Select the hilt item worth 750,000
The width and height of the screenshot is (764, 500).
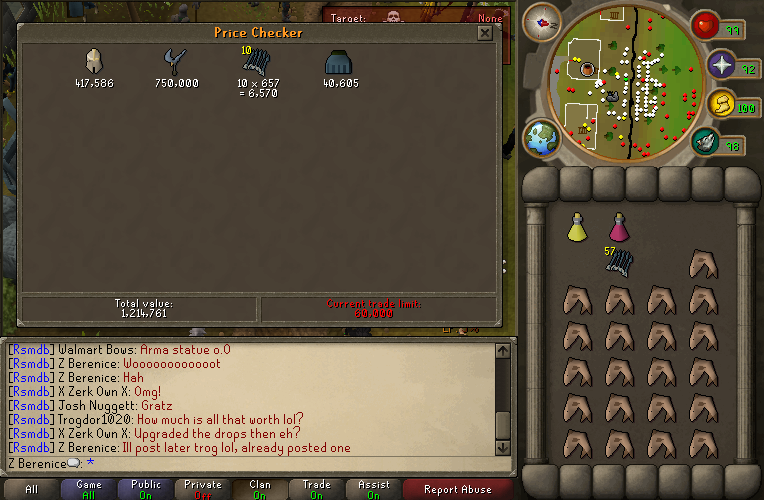tap(176, 62)
